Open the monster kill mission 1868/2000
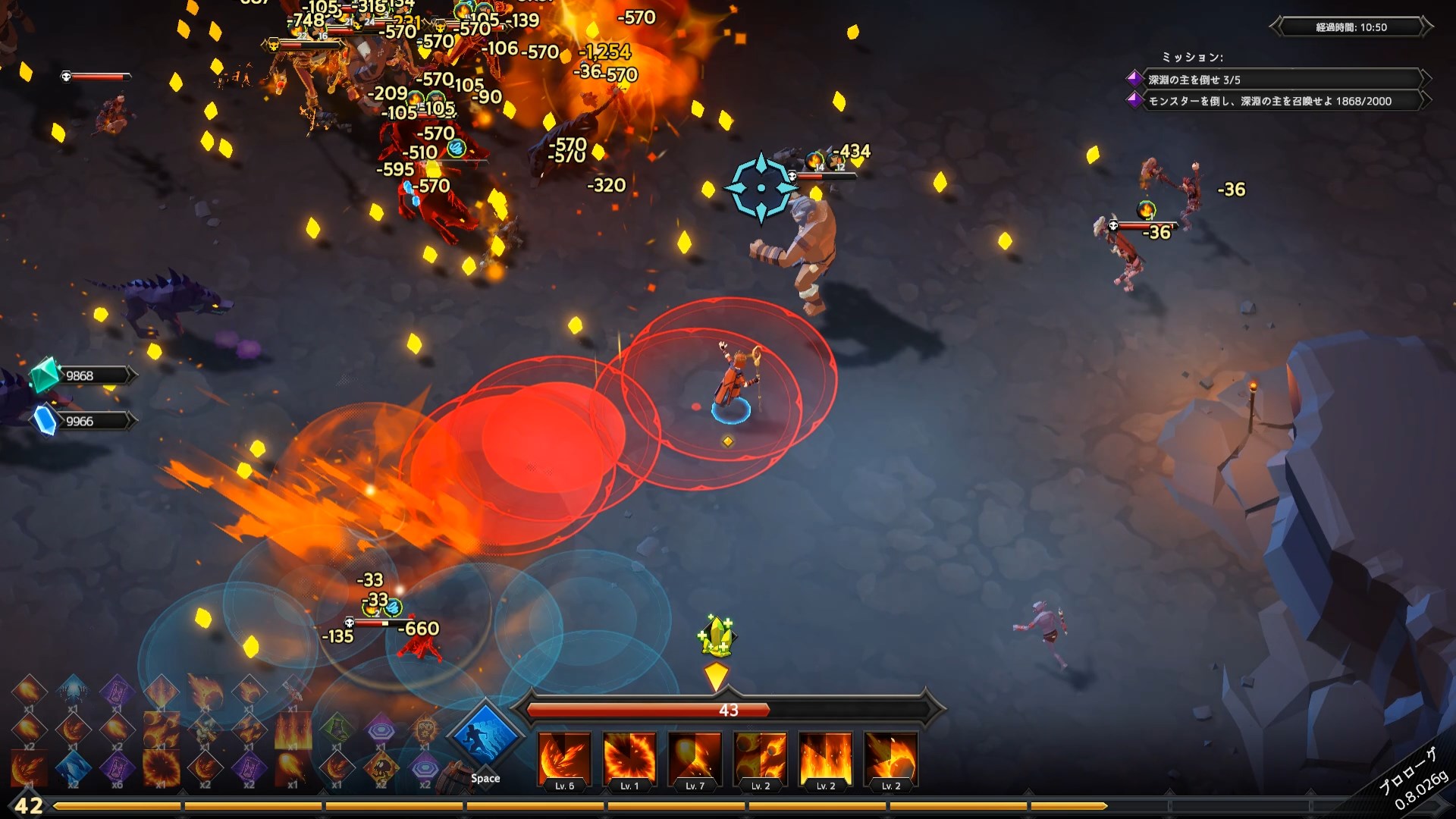This screenshot has height=819, width=1456. [x=1274, y=101]
